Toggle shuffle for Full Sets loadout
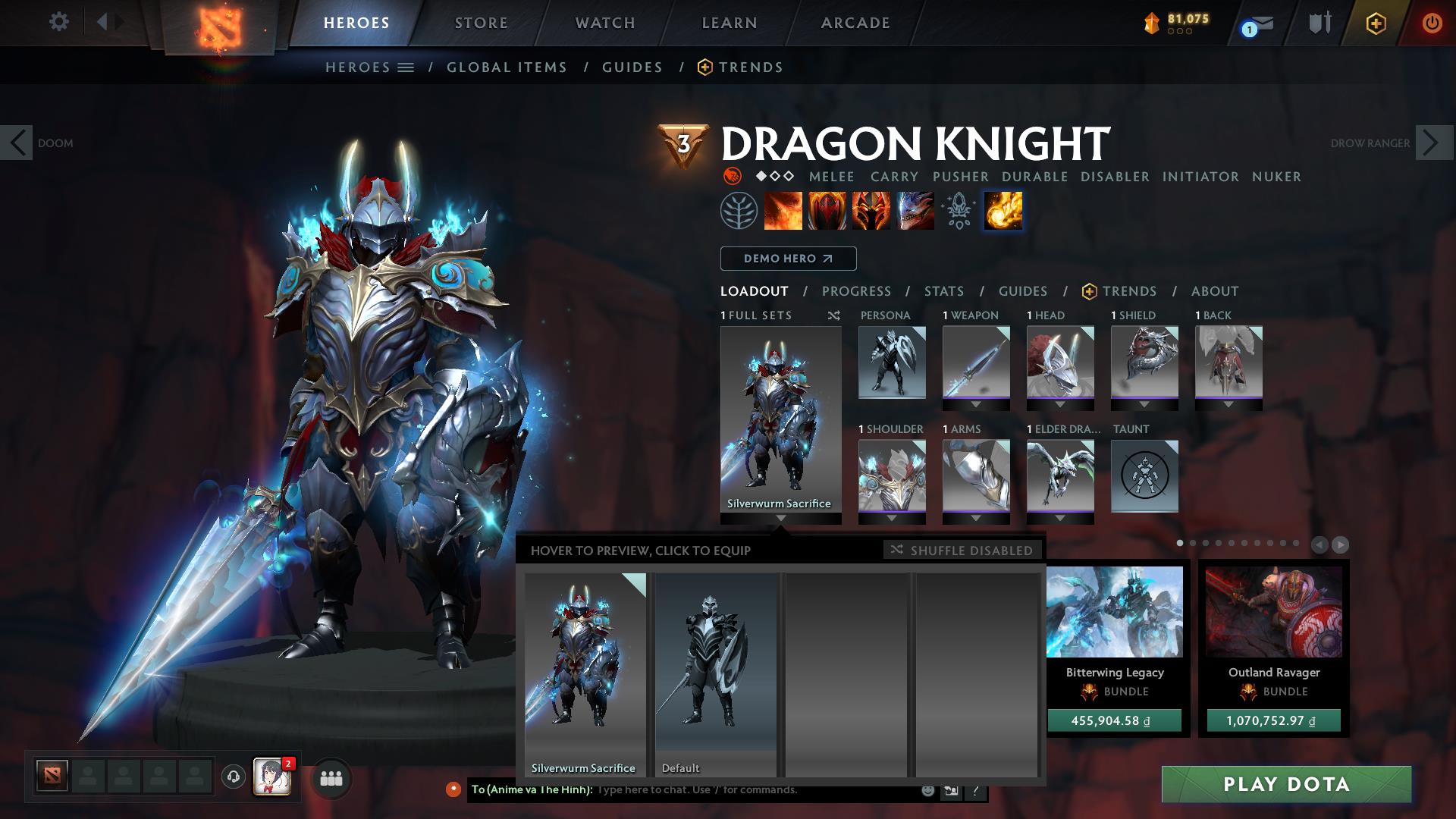1456x819 pixels. (x=834, y=316)
